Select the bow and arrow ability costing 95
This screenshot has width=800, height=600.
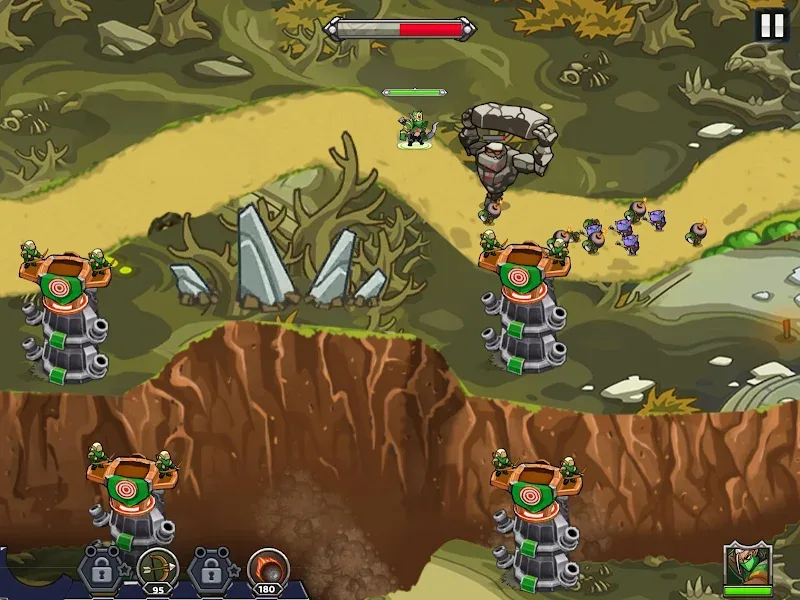pos(157,568)
